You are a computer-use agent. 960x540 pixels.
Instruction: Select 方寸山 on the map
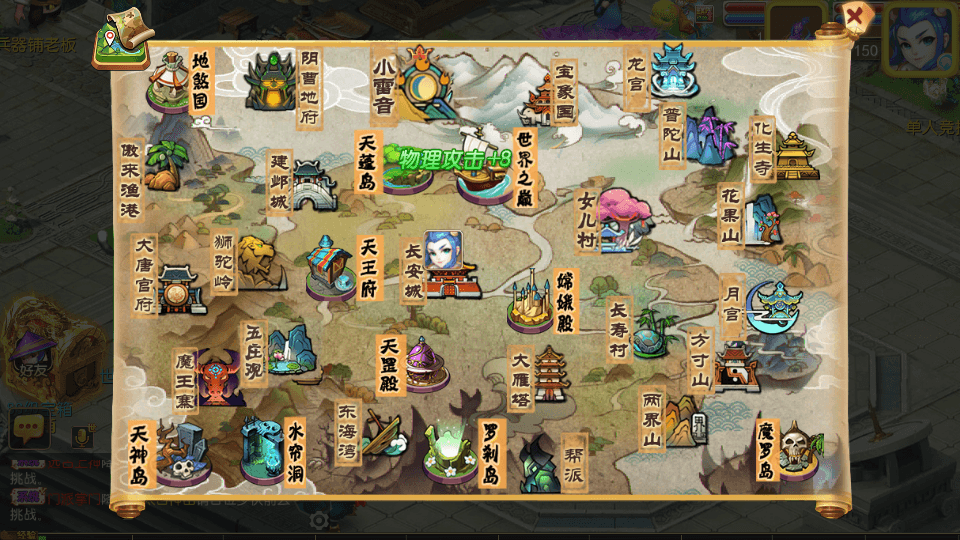pos(737,367)
